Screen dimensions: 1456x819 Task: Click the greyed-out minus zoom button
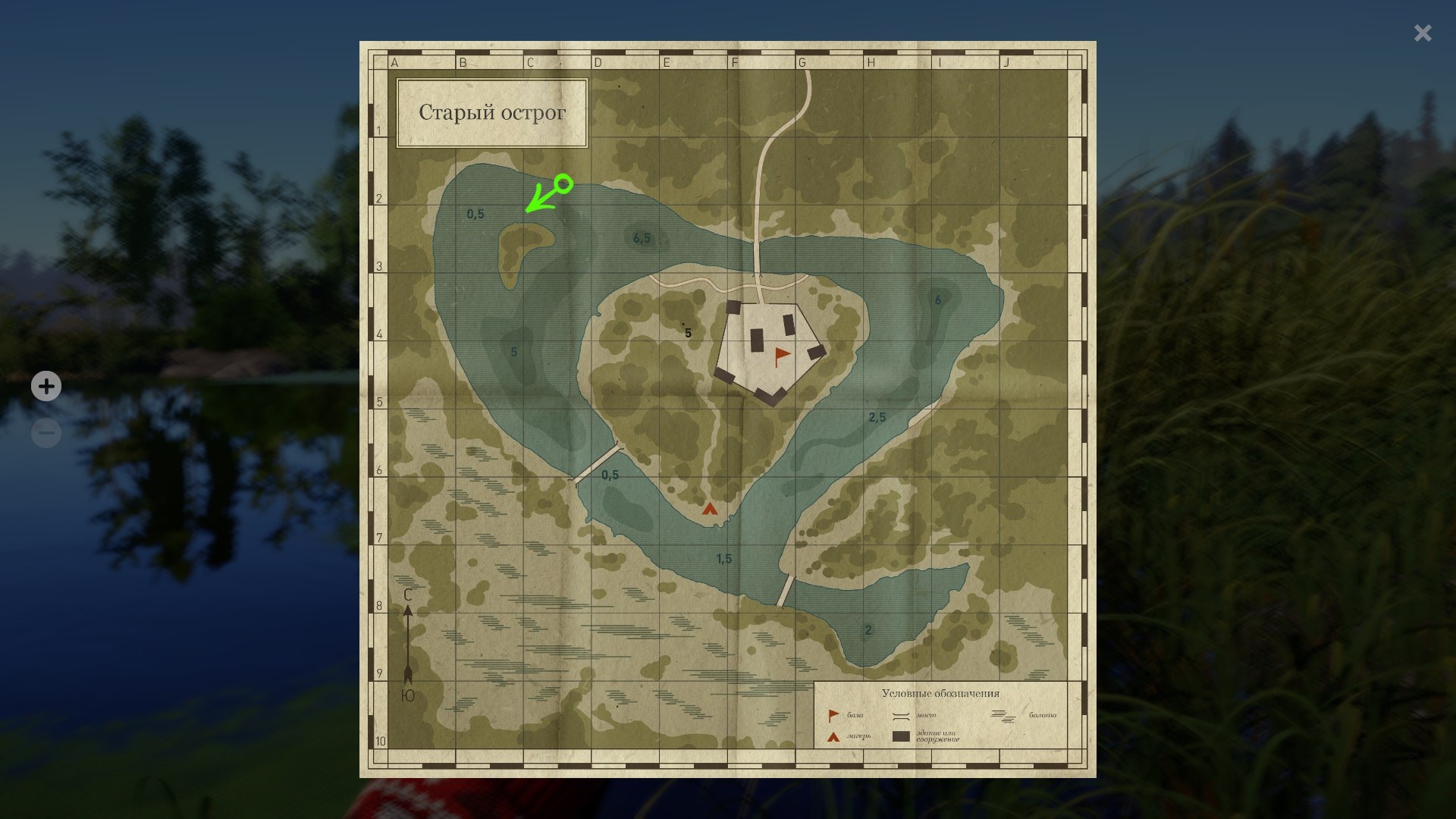46,433
